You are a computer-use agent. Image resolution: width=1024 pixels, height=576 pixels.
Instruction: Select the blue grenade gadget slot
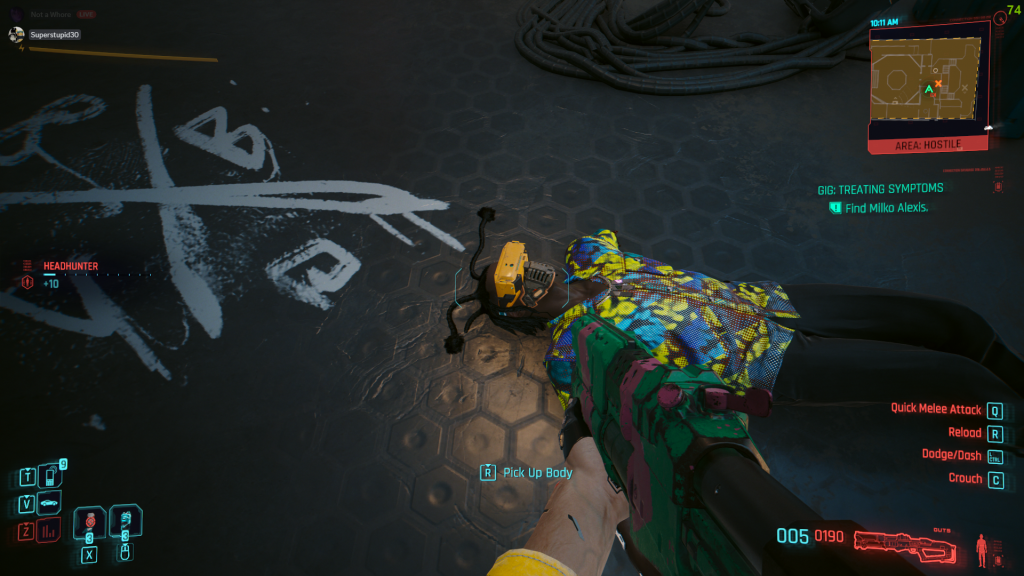(126, 520)
